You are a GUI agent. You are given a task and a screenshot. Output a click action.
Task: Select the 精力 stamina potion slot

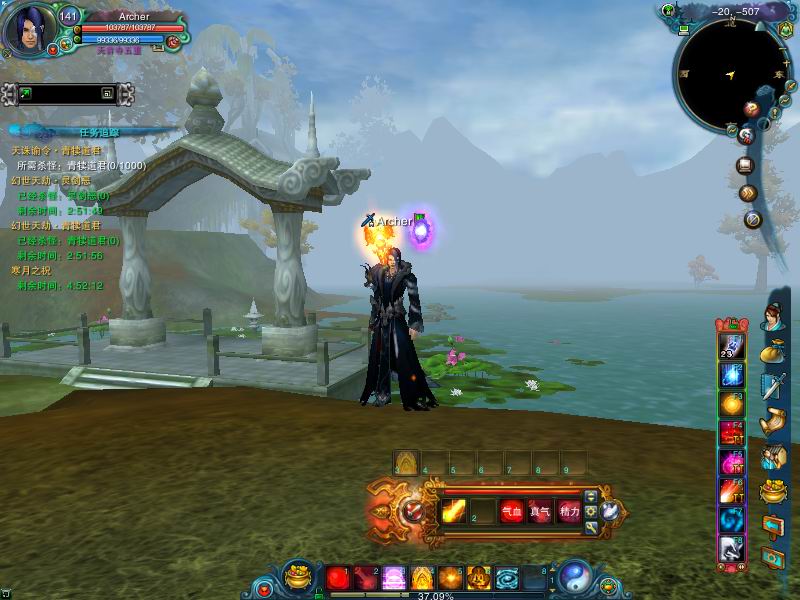(569, 511)
